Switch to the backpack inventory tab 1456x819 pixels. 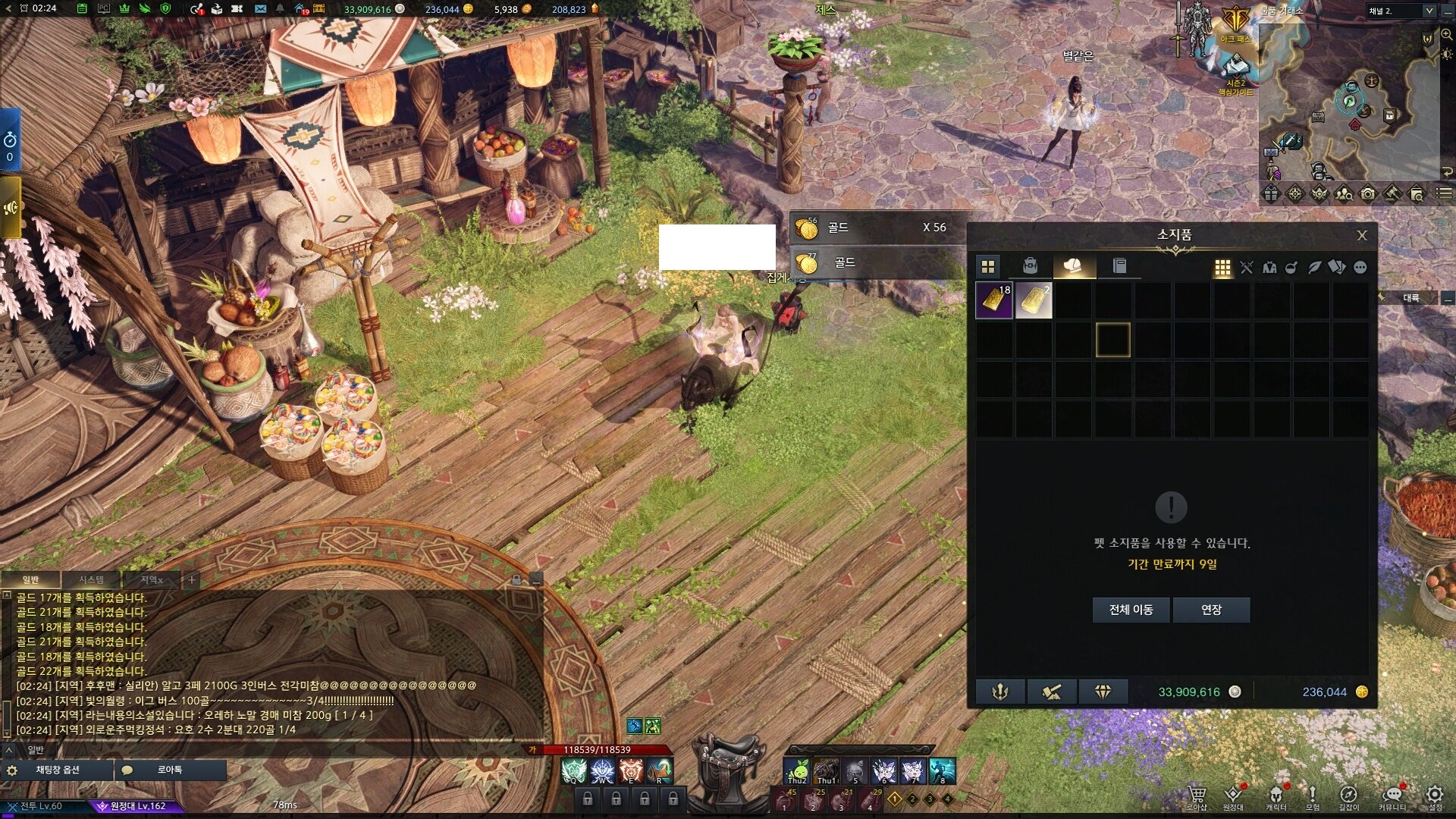1030,266
